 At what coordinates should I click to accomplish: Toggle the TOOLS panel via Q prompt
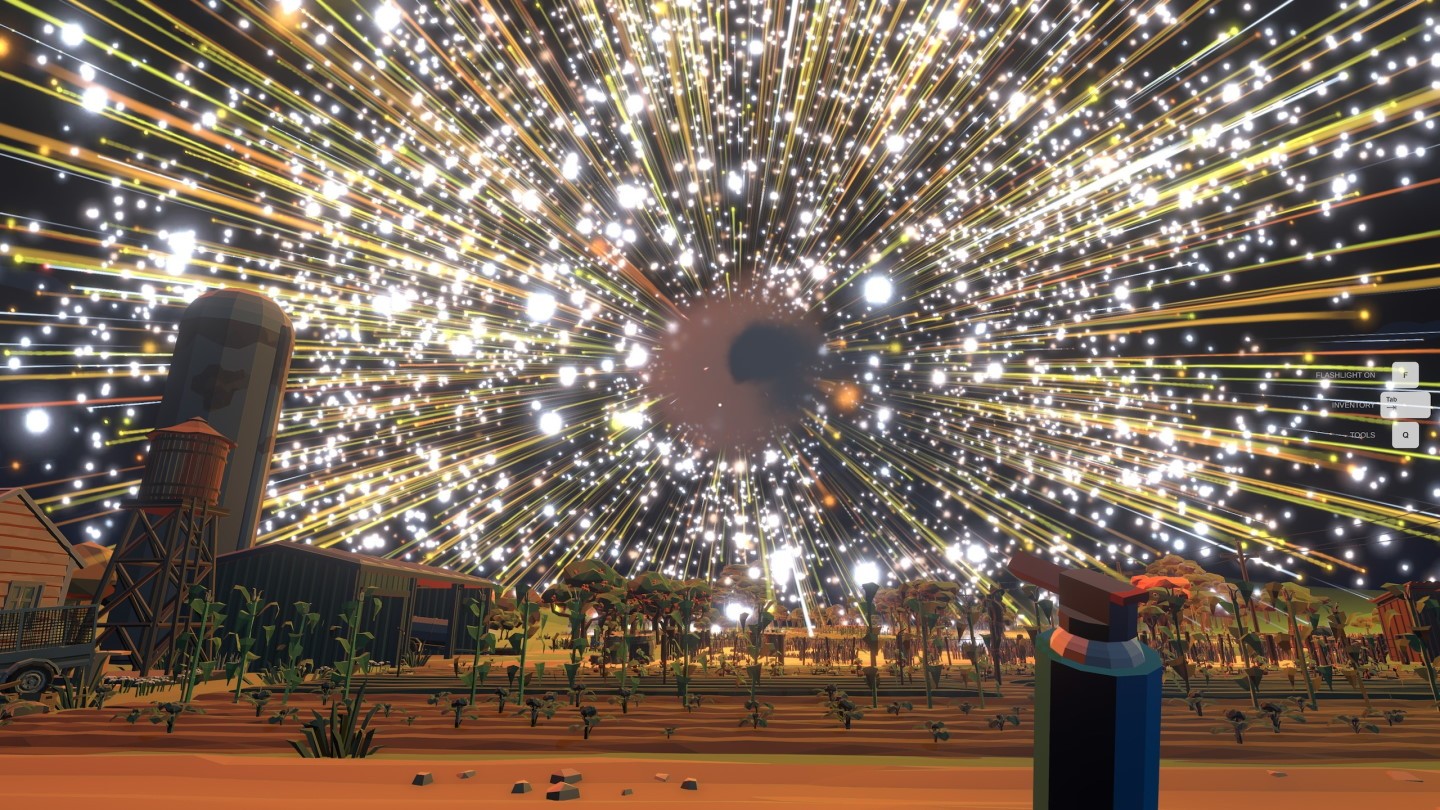tap(1405, 435)
